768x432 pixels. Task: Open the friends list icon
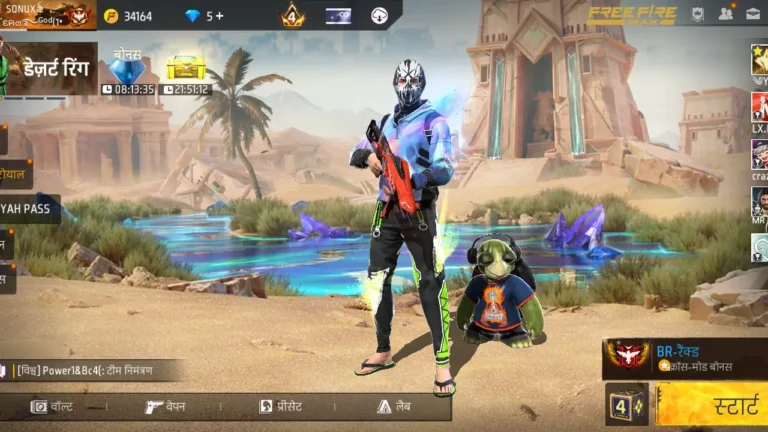click(x=726, y=15)
